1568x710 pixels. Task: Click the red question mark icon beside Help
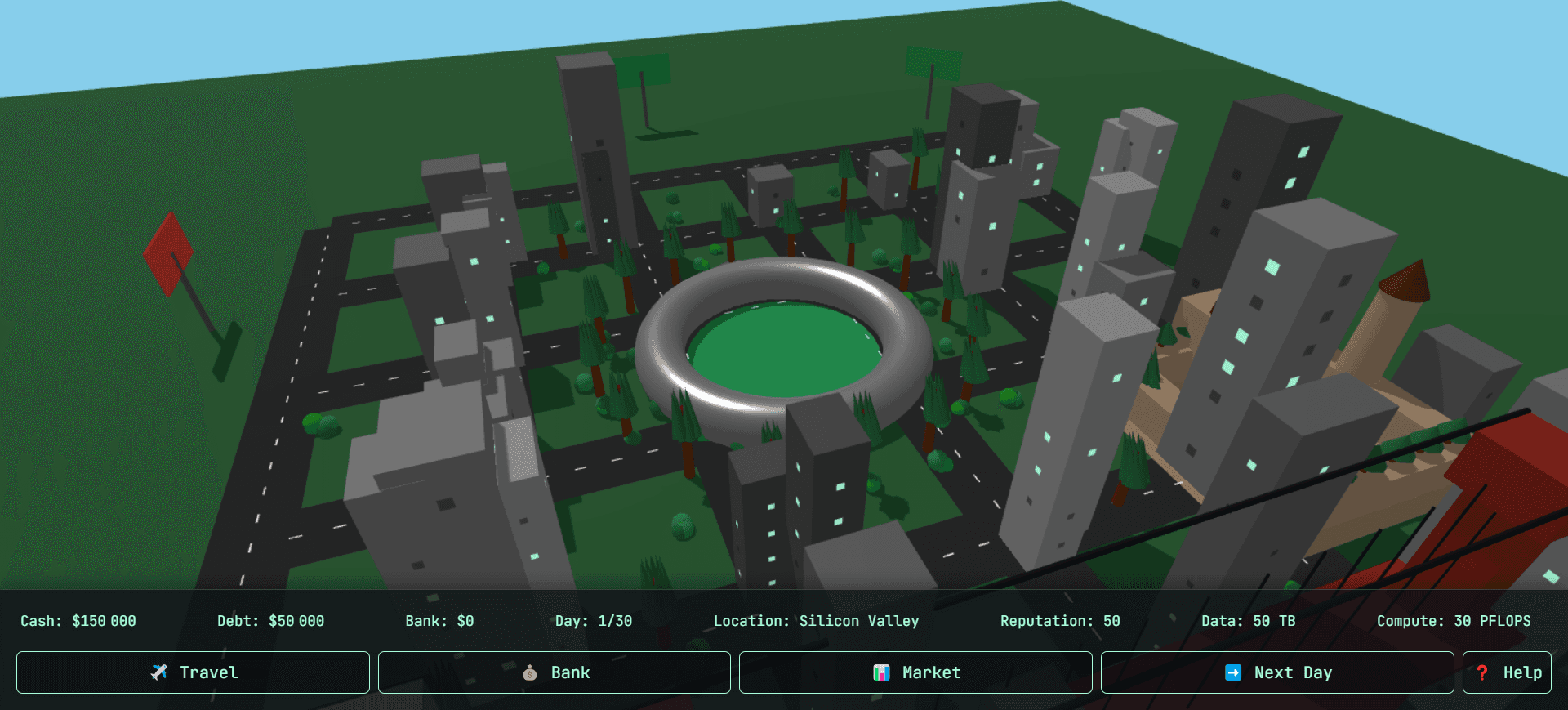point(1484,672)
